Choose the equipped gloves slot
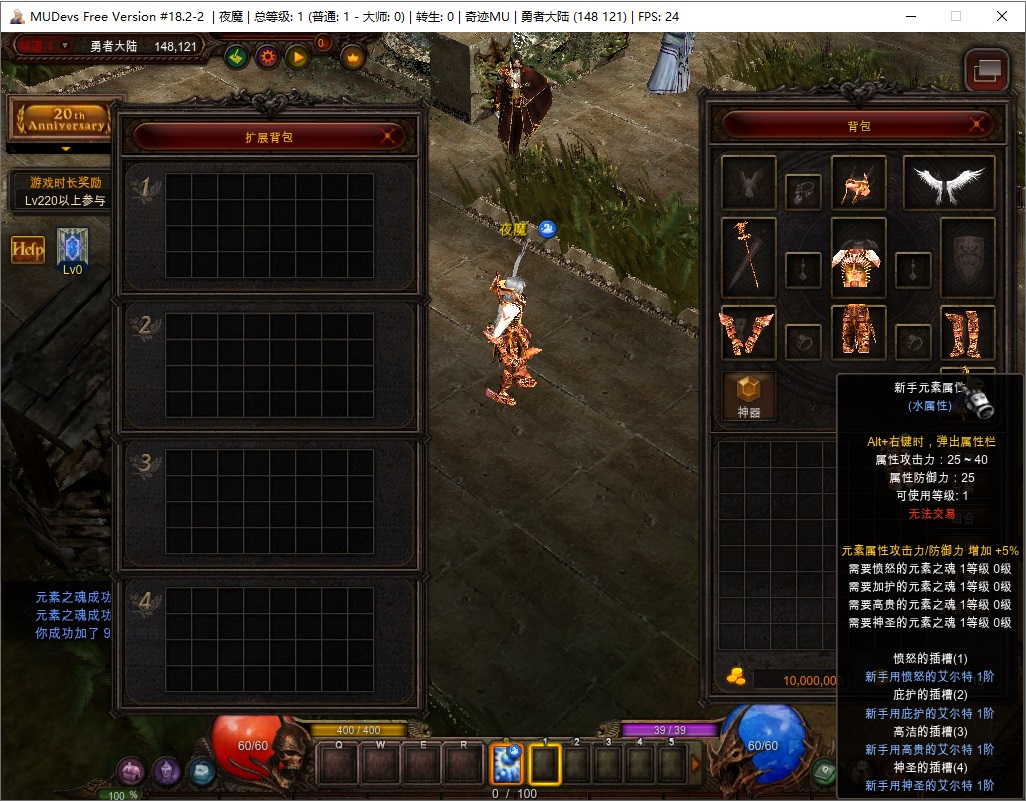 (x=748, y=333)
